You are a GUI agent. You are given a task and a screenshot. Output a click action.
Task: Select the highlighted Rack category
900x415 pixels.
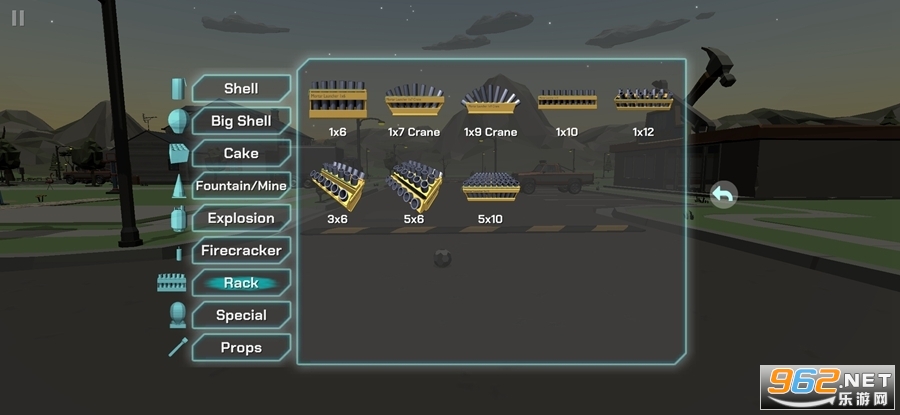(241, 283)
